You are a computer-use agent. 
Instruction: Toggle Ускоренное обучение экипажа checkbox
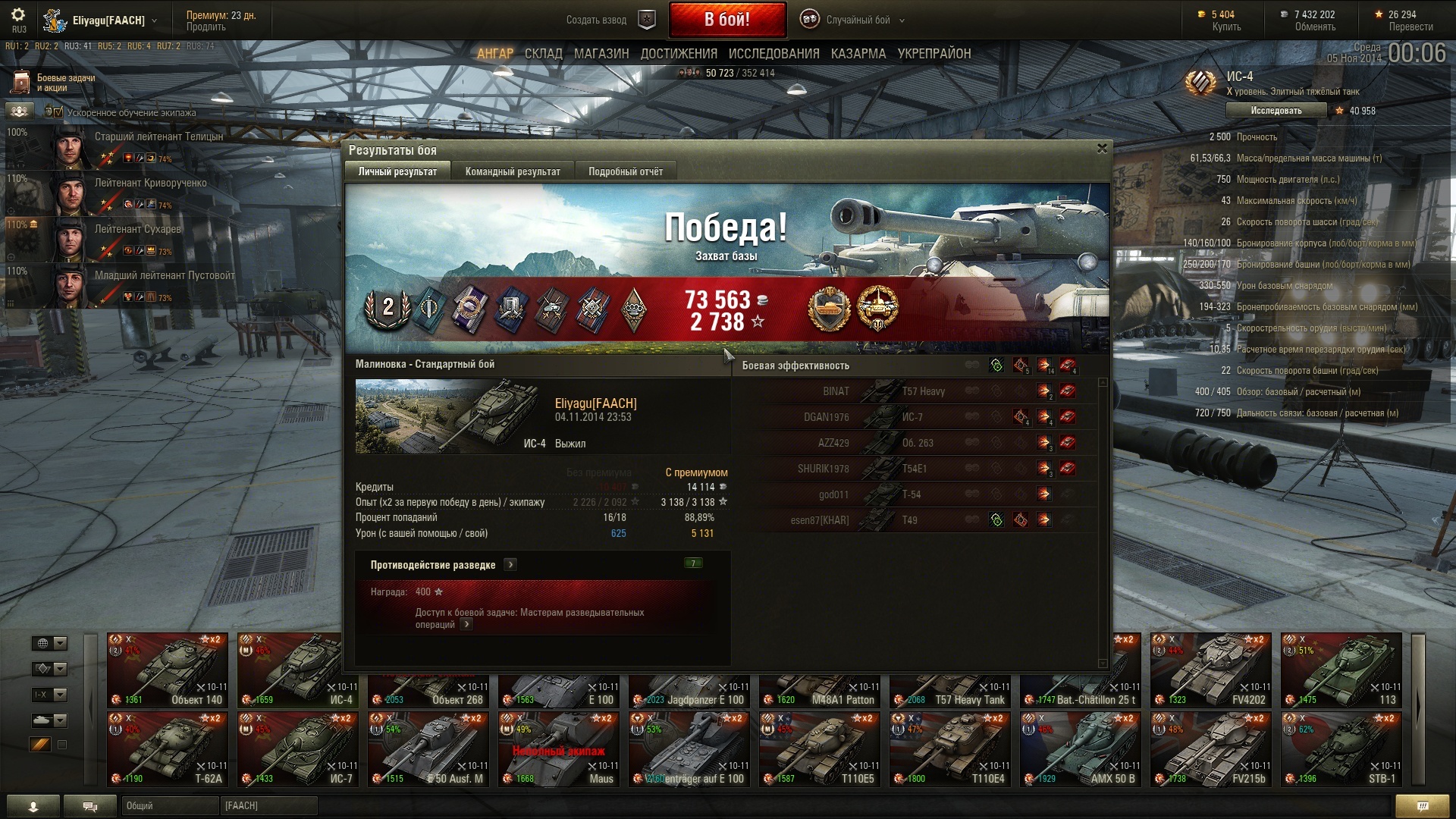[58, 112]
